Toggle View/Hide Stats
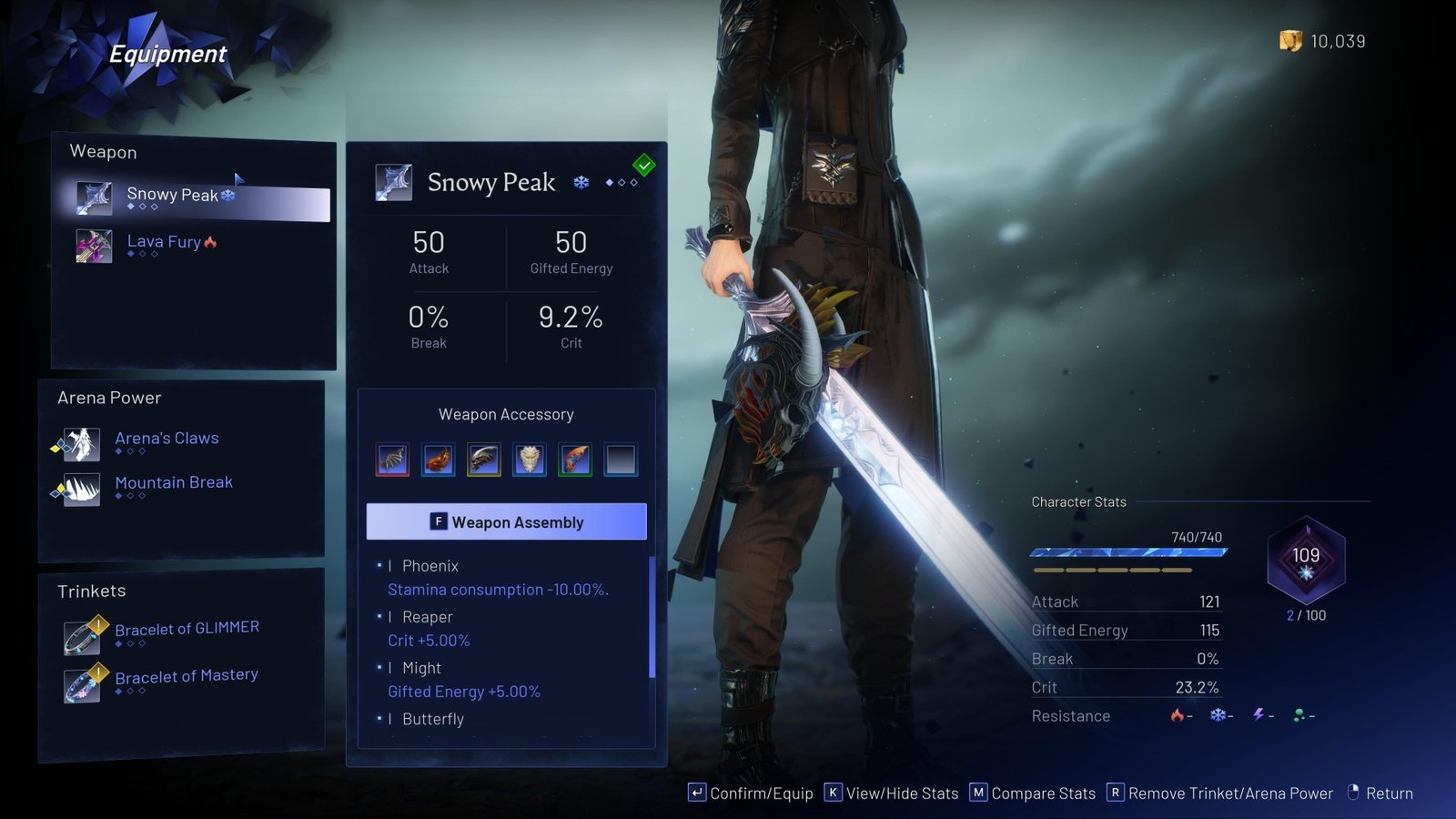Image resolution: width=1456 pixels, height=819 pixels. coord(891,794)
